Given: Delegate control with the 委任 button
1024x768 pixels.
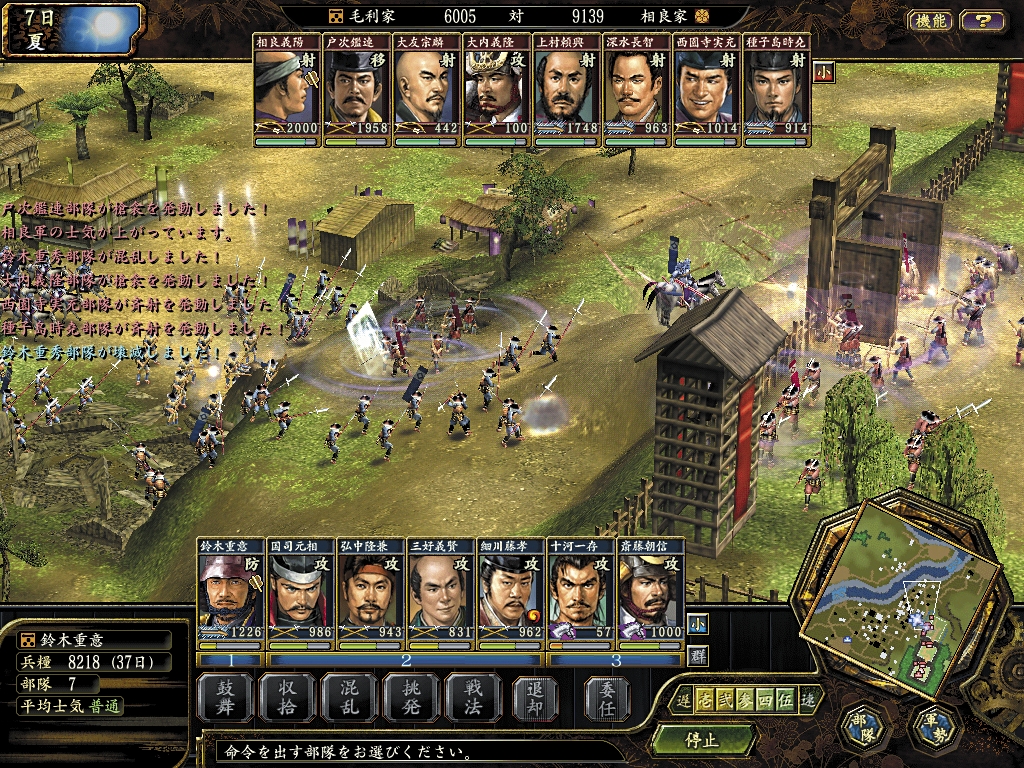Looking at the screenshot, I should pos(606,698).
